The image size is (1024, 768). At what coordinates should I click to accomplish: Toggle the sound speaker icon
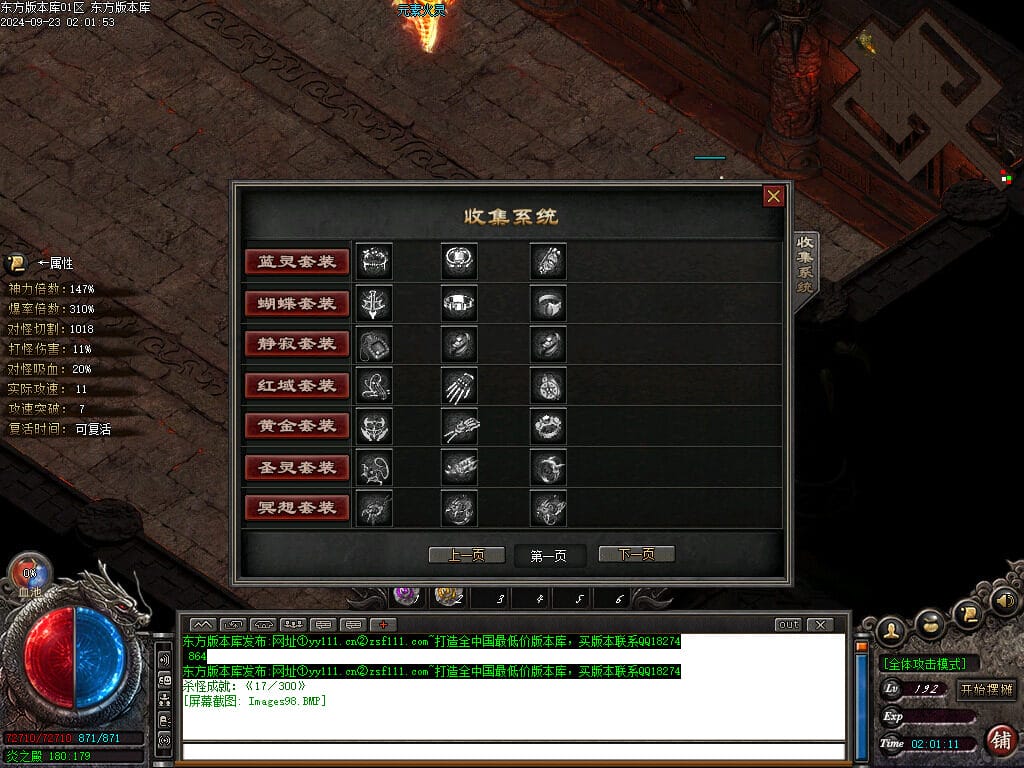point(1005,601)
